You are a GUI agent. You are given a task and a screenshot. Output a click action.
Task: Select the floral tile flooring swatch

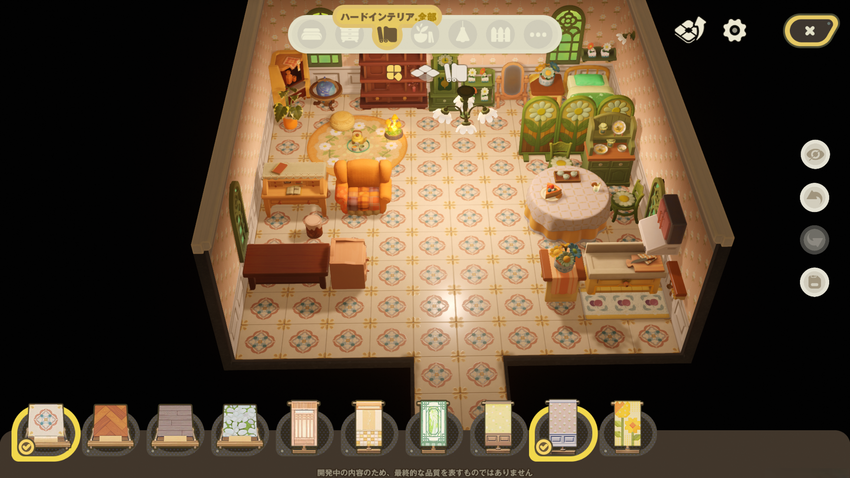[46, 428]
